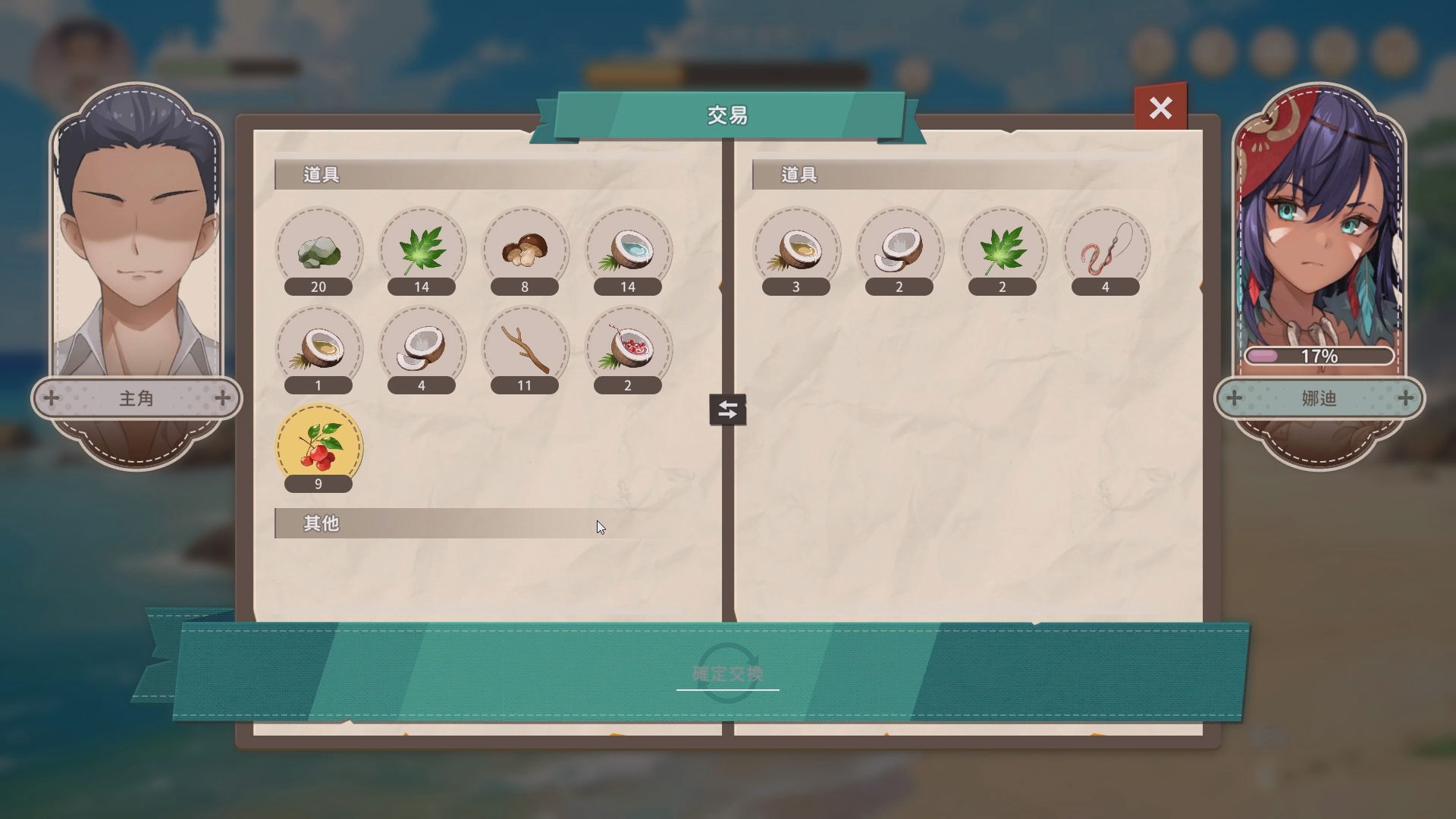1456x819 pixels.
Task: Close the trade window
Action: pos(1160,108)
